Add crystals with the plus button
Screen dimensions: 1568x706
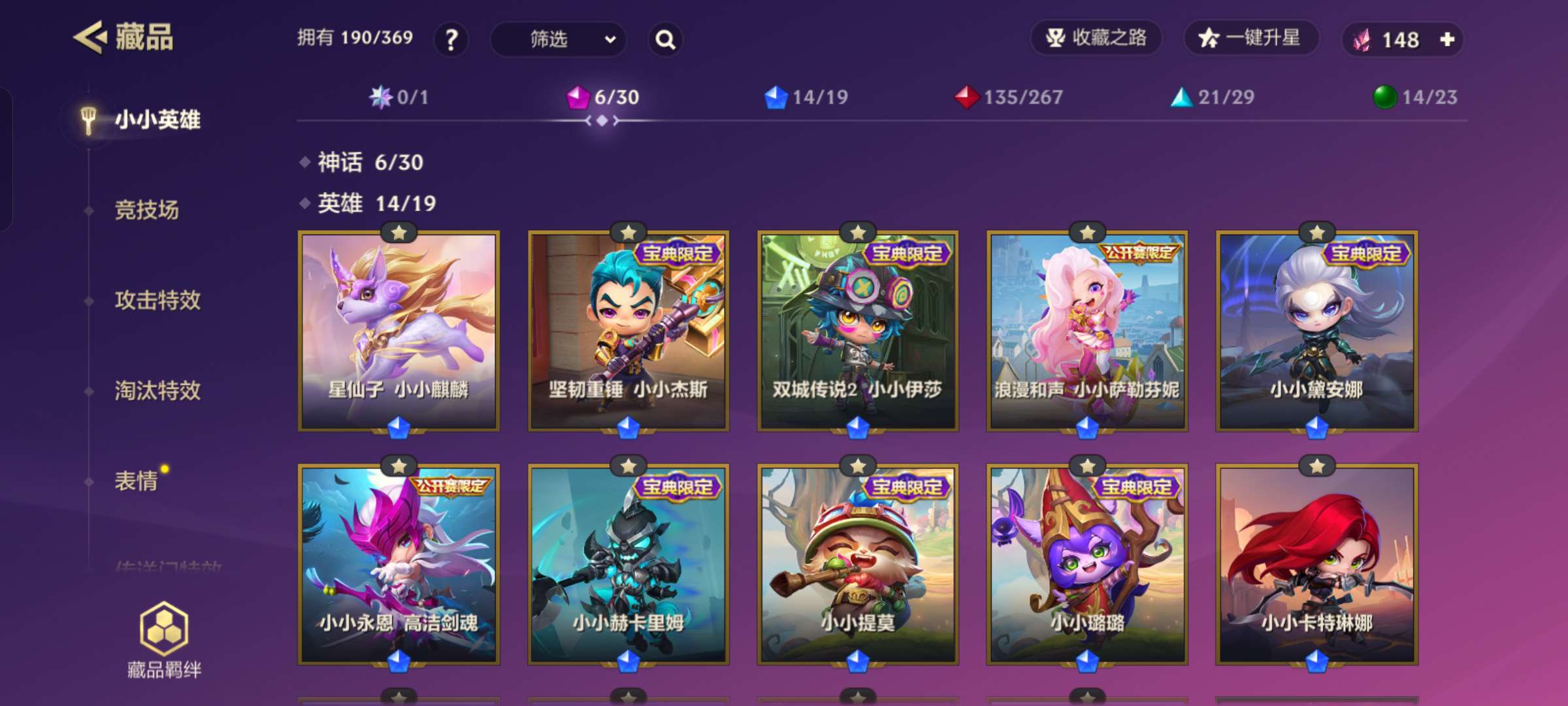coord(1447,40)
